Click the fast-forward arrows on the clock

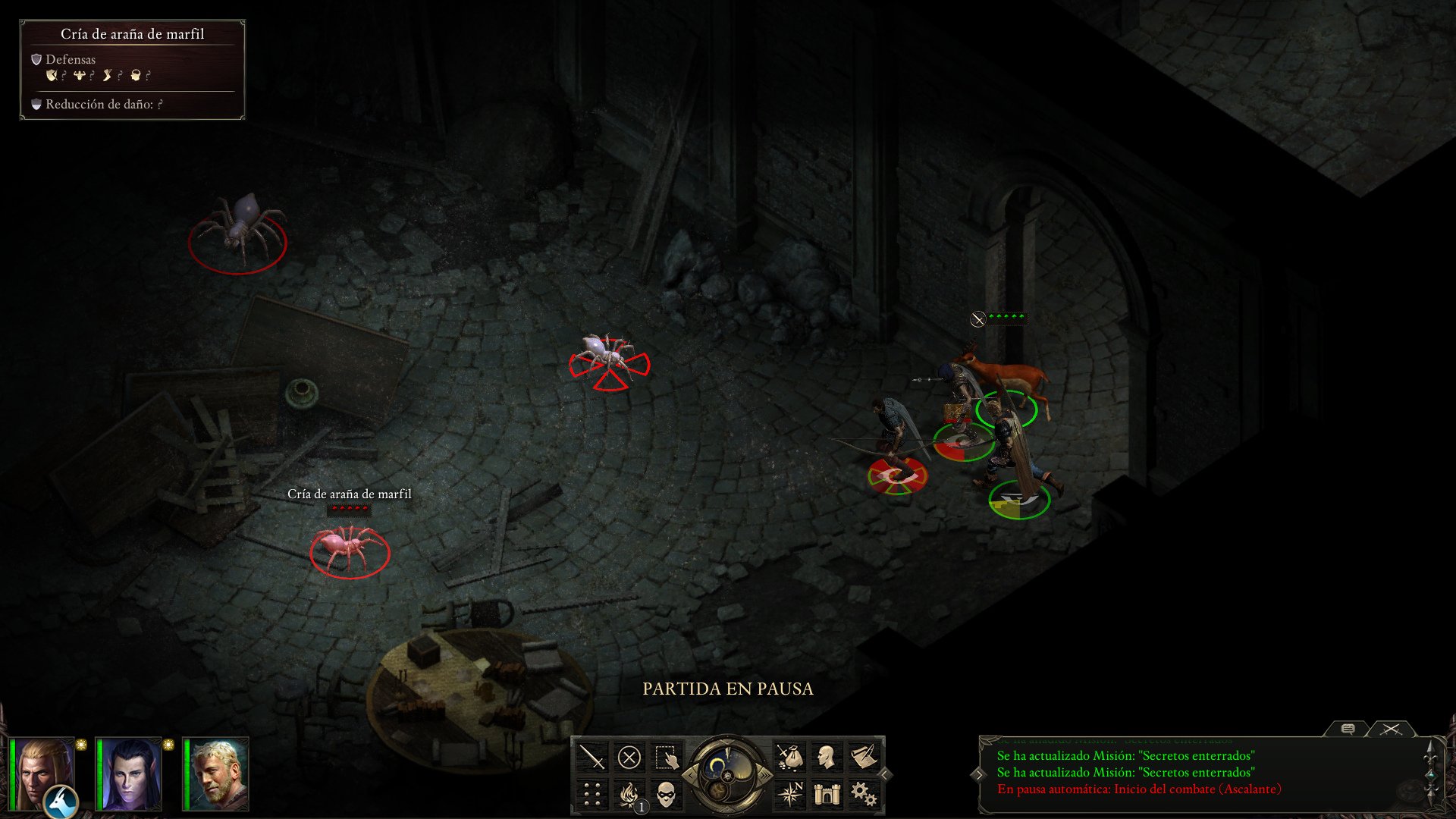(765, 775)
